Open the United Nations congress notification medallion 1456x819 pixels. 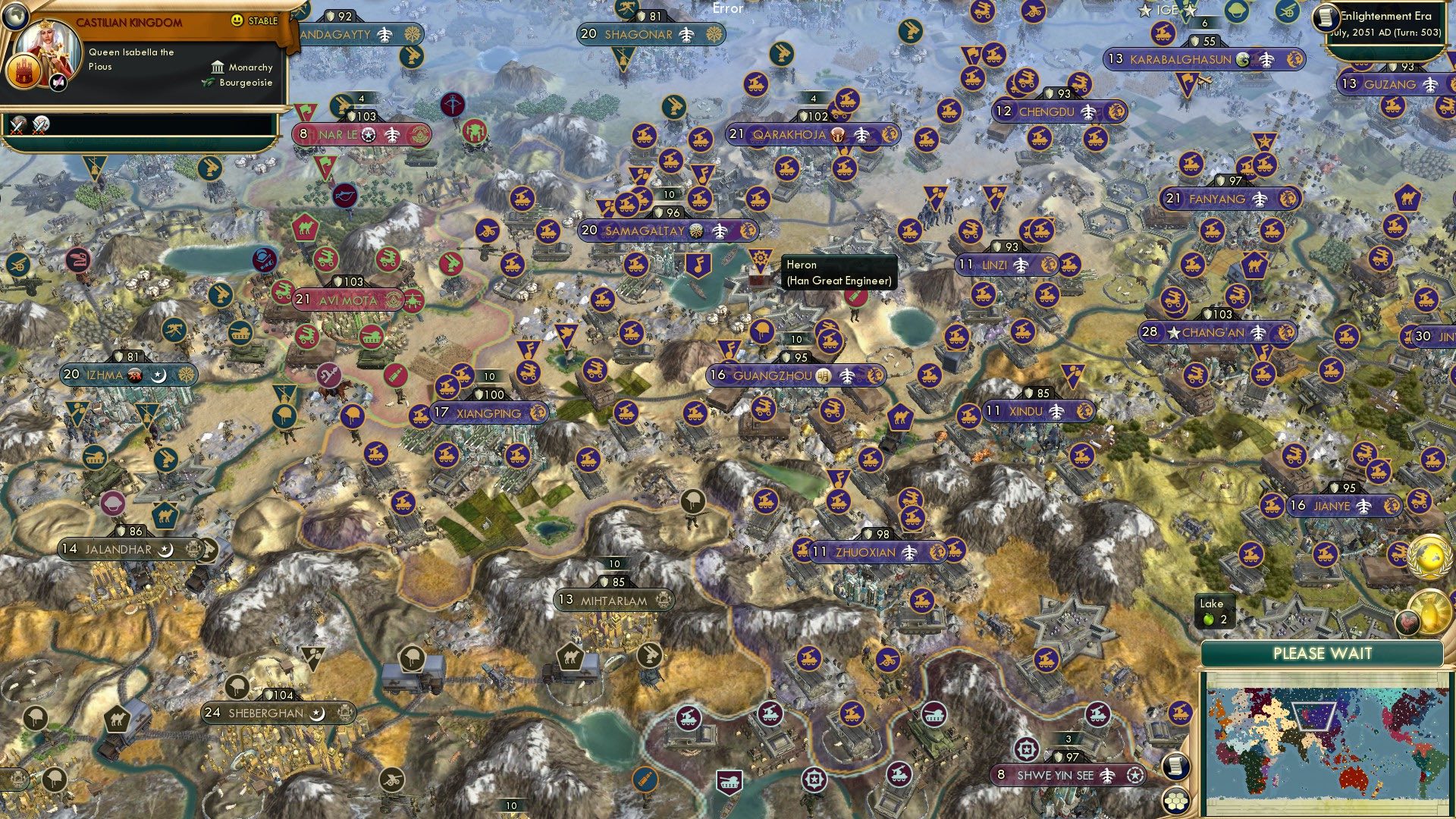pyautogui.click(x=1429, y=557)
